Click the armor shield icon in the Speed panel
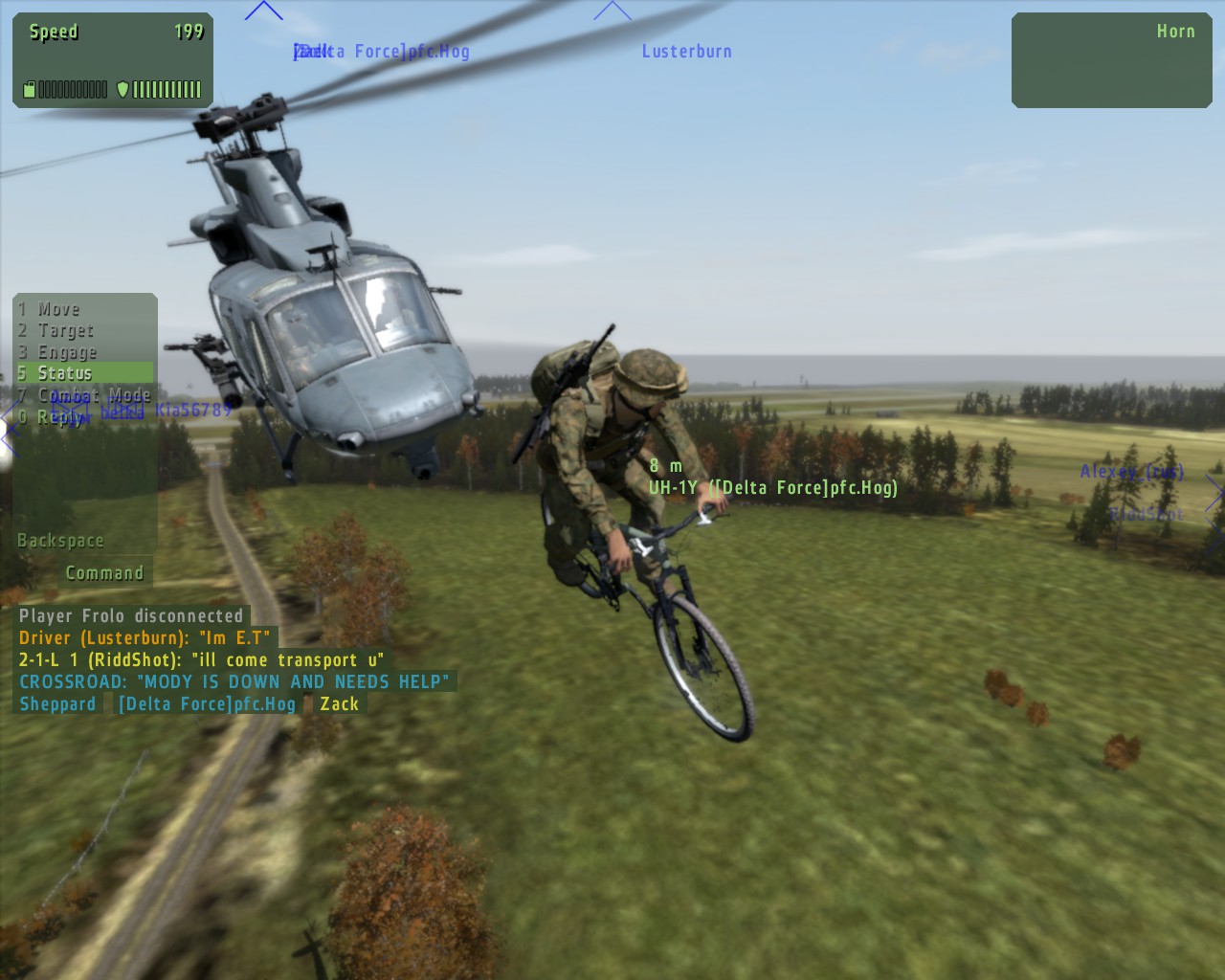Viewport: 1225px width, 980px height. [122, 88]
